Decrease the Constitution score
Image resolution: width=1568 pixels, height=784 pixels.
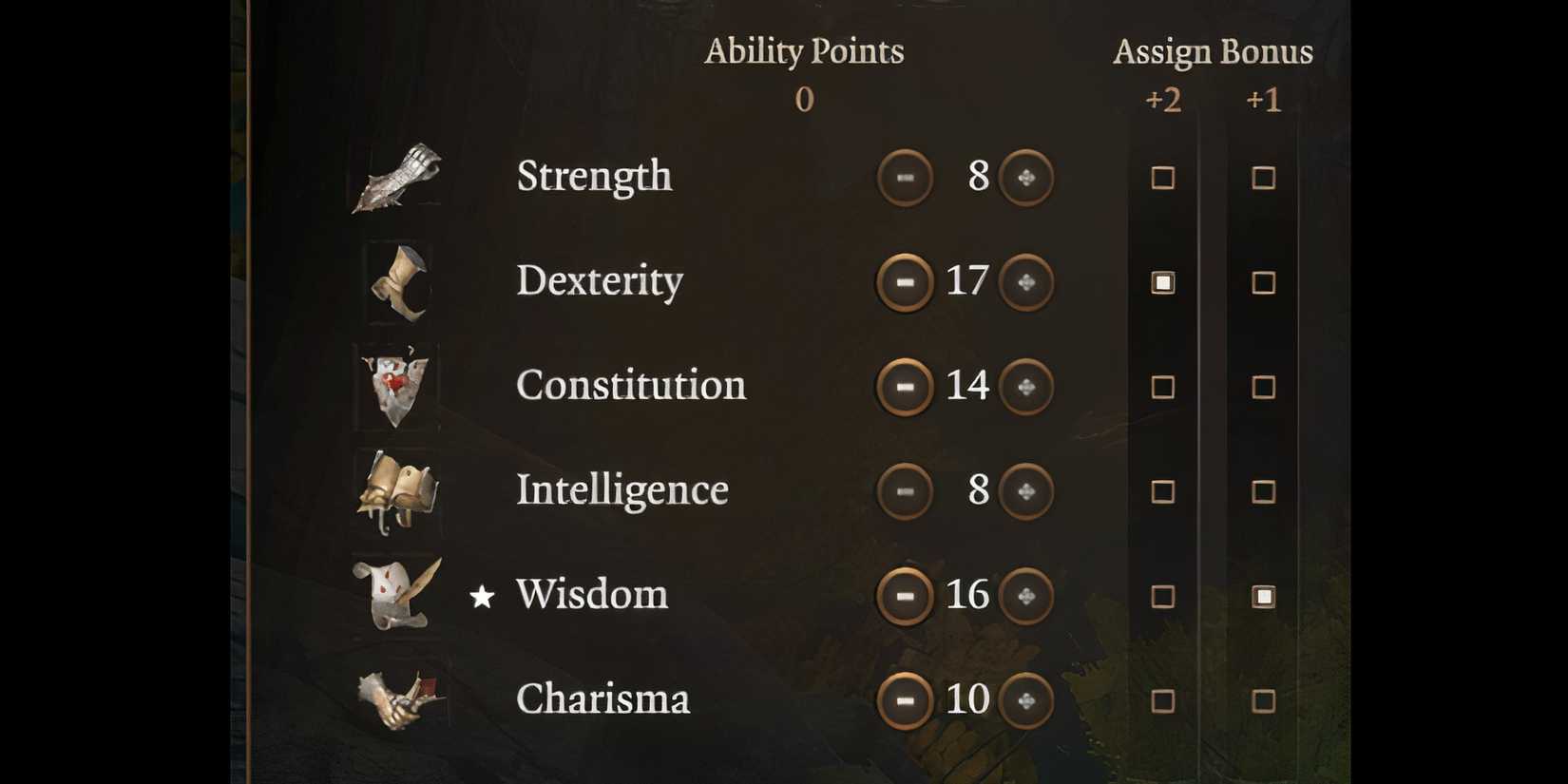tap(905, 386)
